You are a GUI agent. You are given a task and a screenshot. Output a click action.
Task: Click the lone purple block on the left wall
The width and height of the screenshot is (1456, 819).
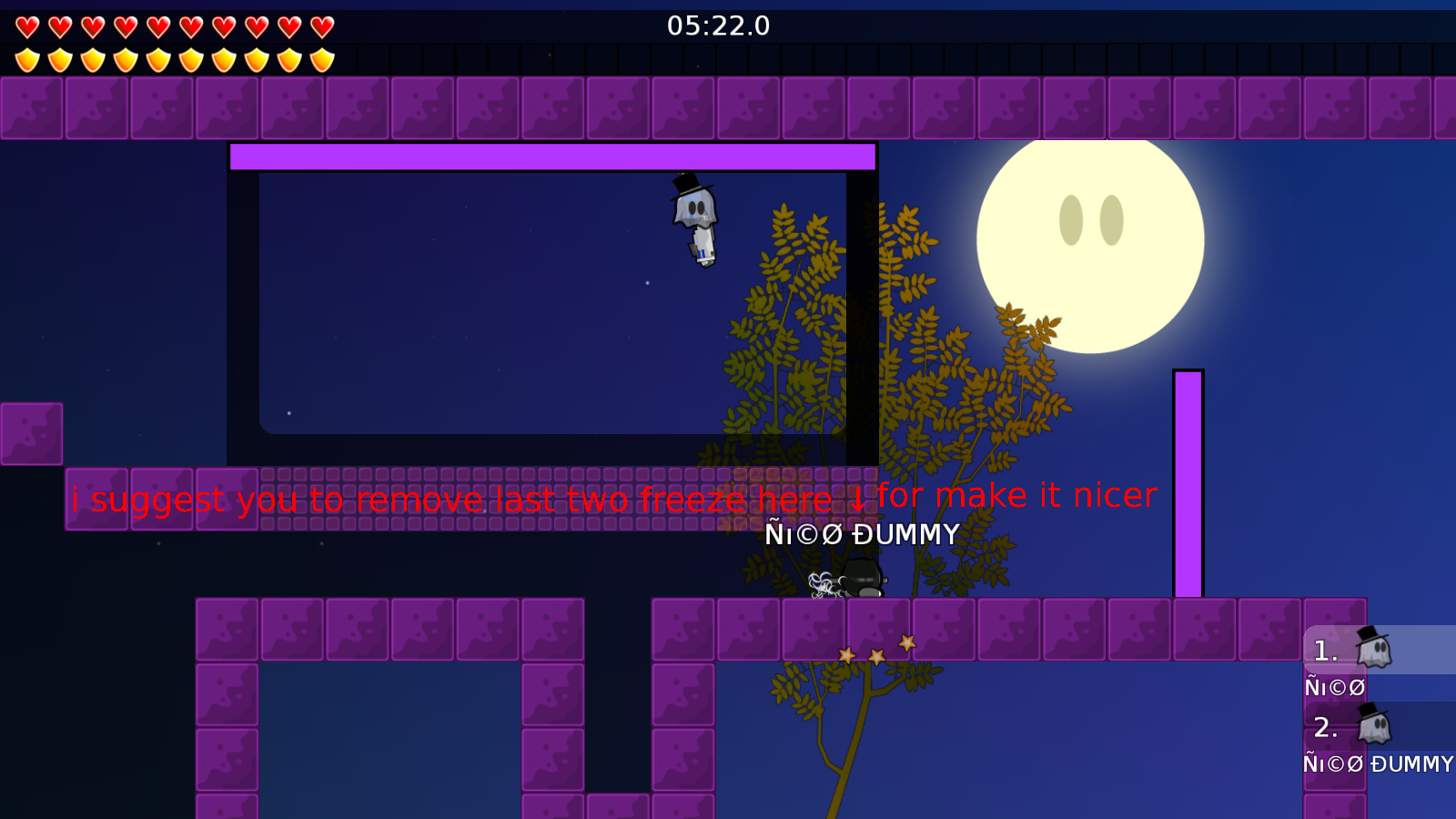(30, 432)
